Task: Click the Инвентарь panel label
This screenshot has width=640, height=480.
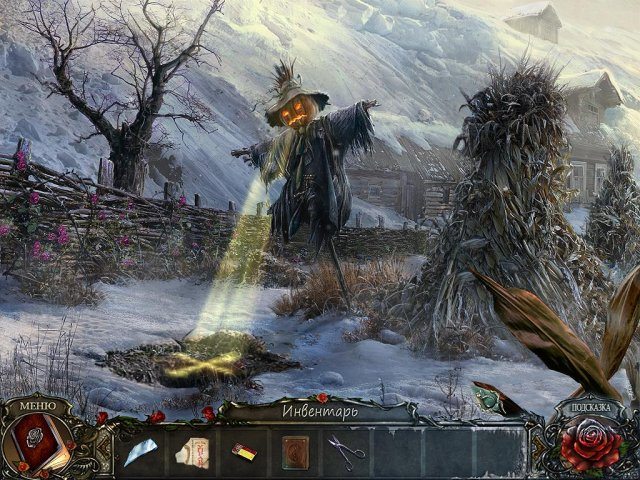Action: (319, 410)
